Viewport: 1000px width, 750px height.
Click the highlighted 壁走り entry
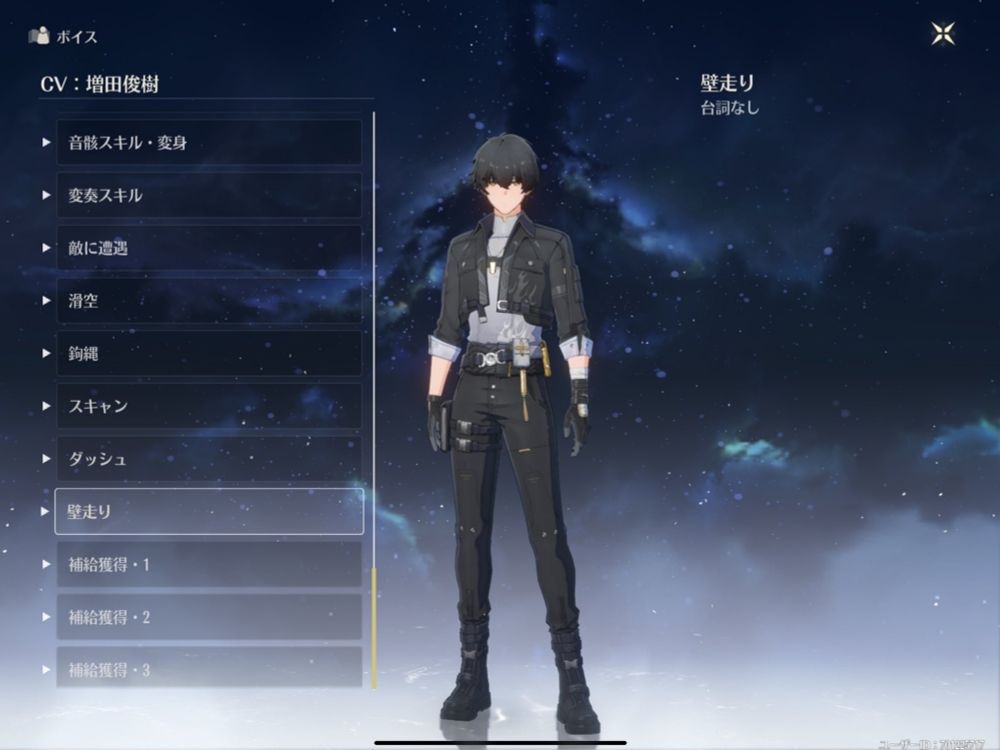(x=208, y=512)
